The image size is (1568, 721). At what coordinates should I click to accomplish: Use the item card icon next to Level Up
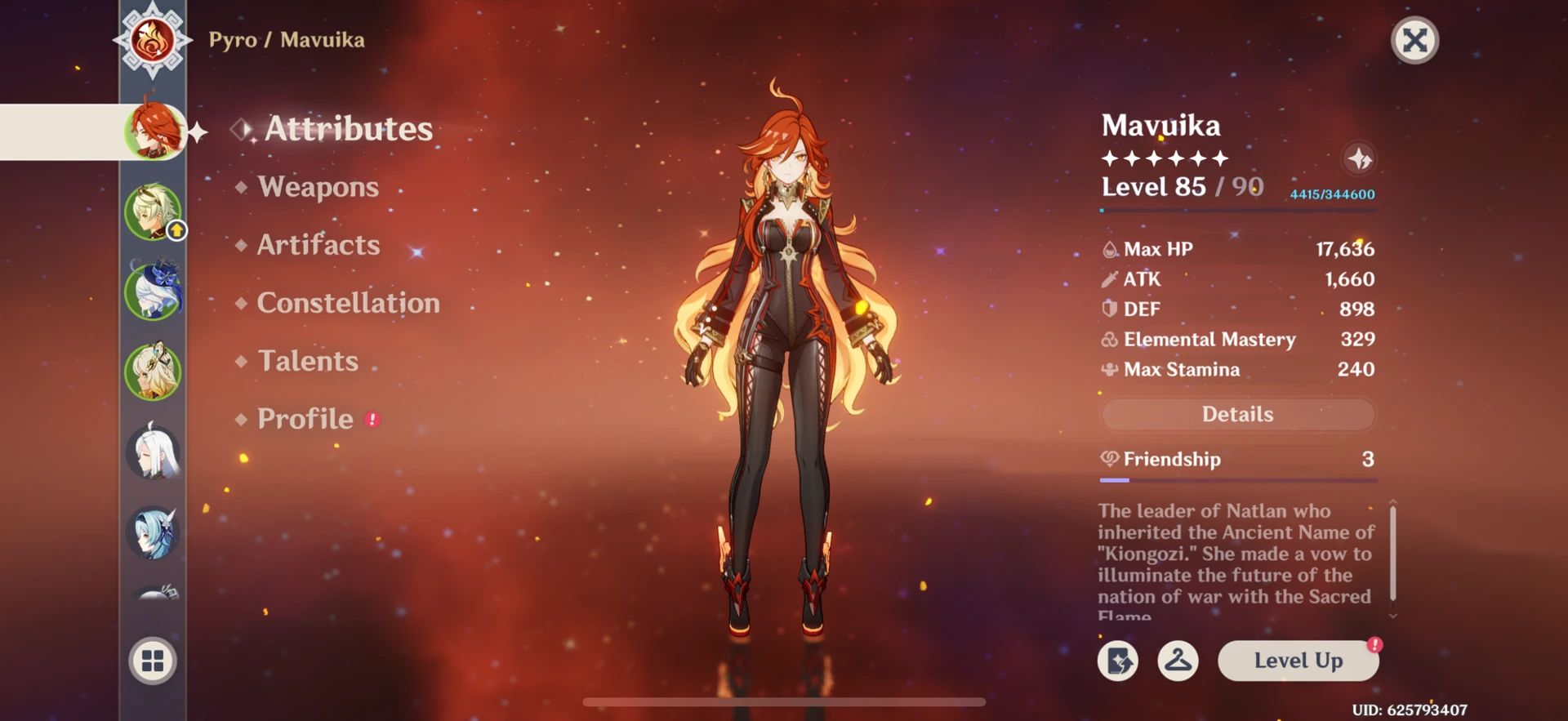point(1118,661)
